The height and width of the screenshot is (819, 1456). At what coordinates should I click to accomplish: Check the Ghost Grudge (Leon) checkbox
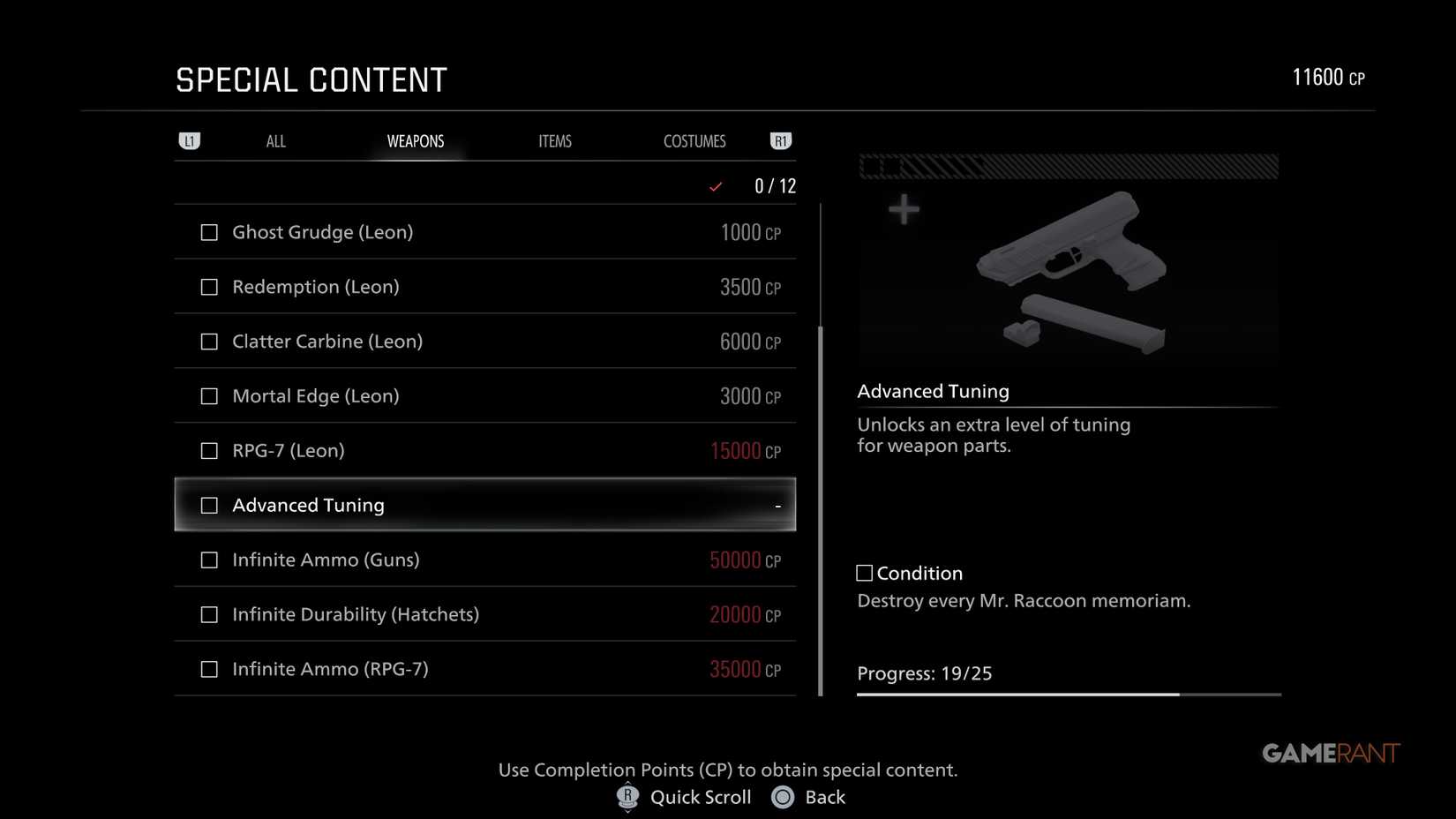[208, 232]
